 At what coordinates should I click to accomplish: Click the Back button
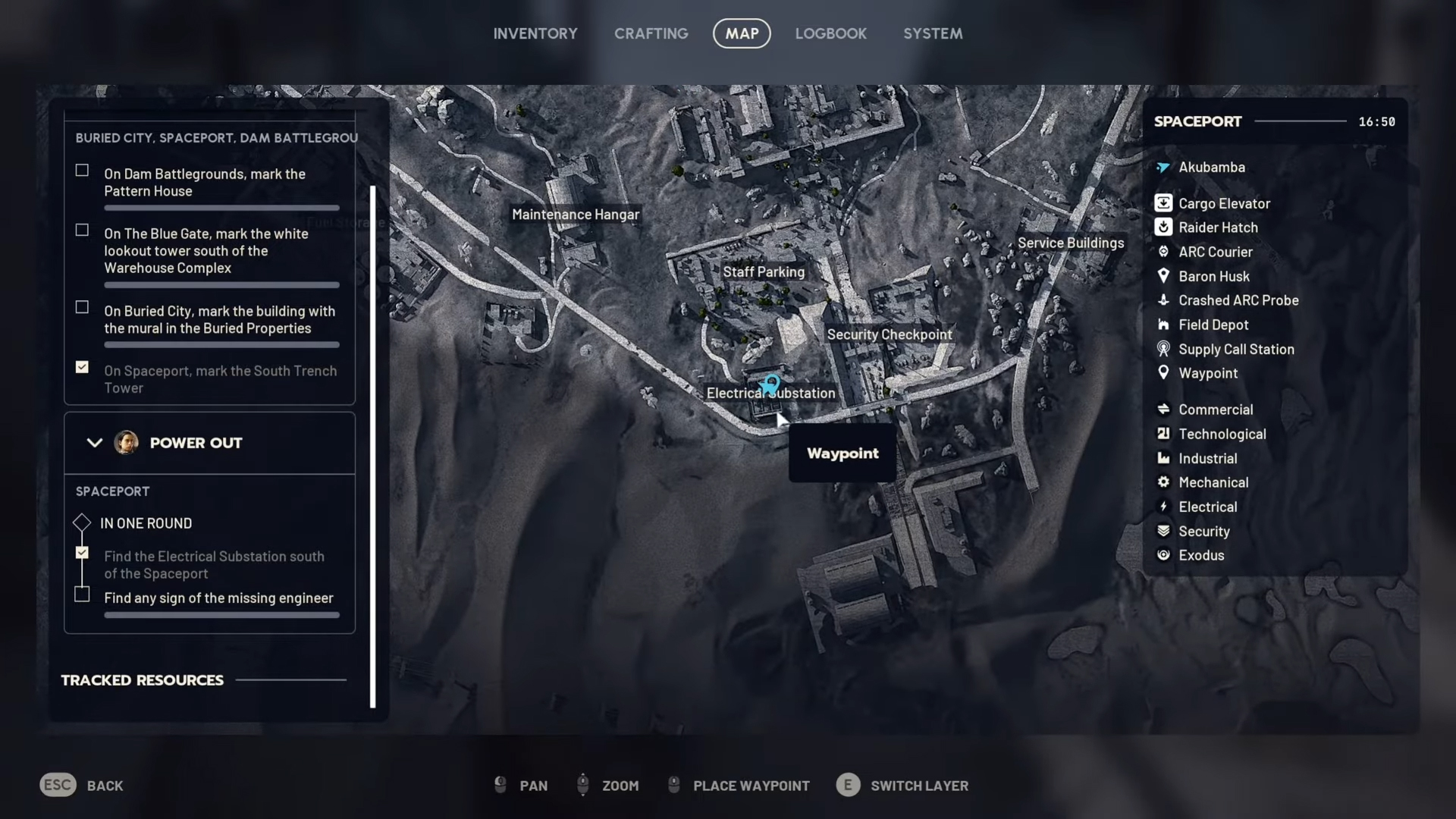click(81, 785)
